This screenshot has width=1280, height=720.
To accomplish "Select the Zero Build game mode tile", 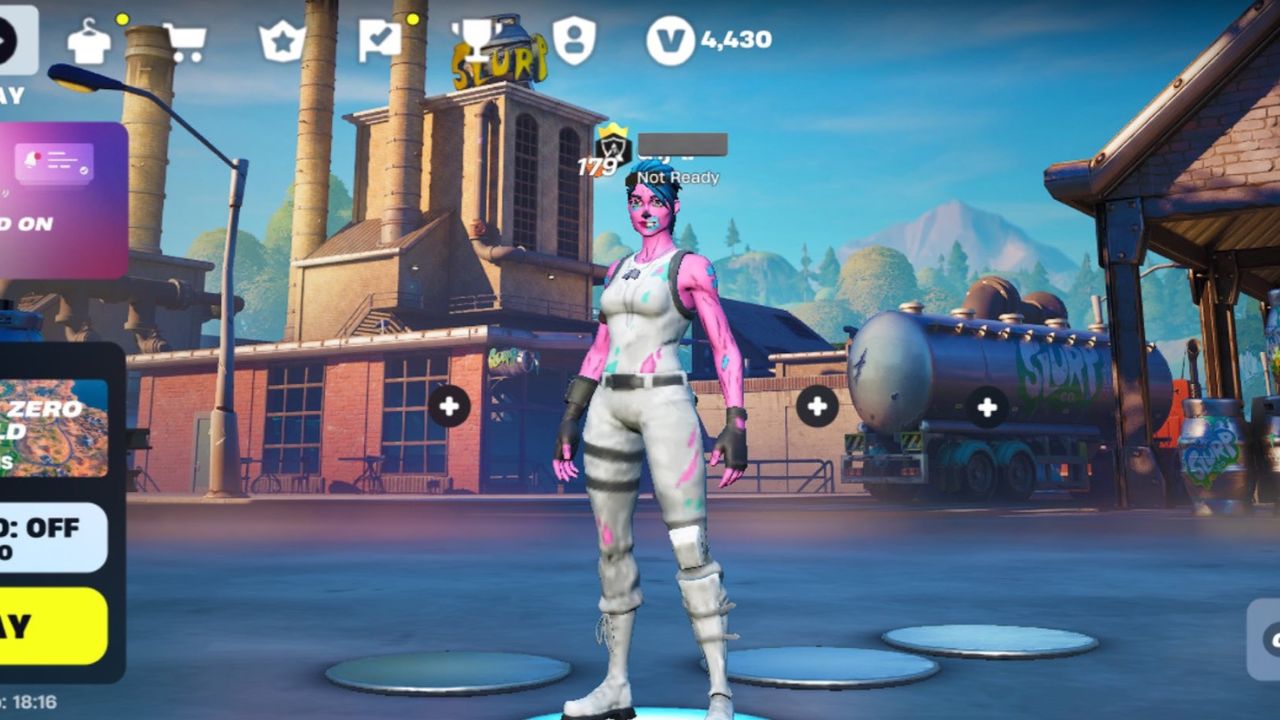I will click(54, 427).
